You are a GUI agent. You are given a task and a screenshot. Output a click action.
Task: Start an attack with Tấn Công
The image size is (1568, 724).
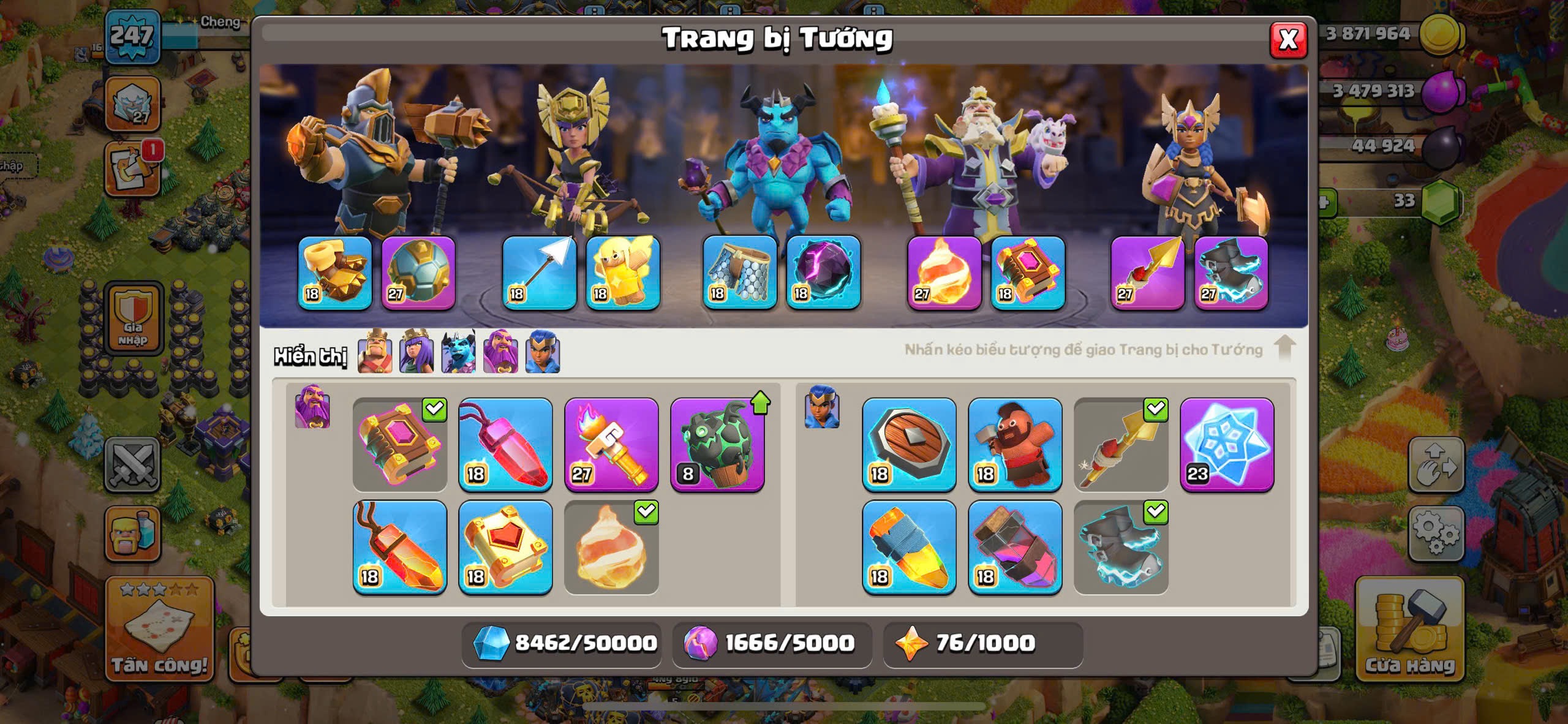[159, 631]
